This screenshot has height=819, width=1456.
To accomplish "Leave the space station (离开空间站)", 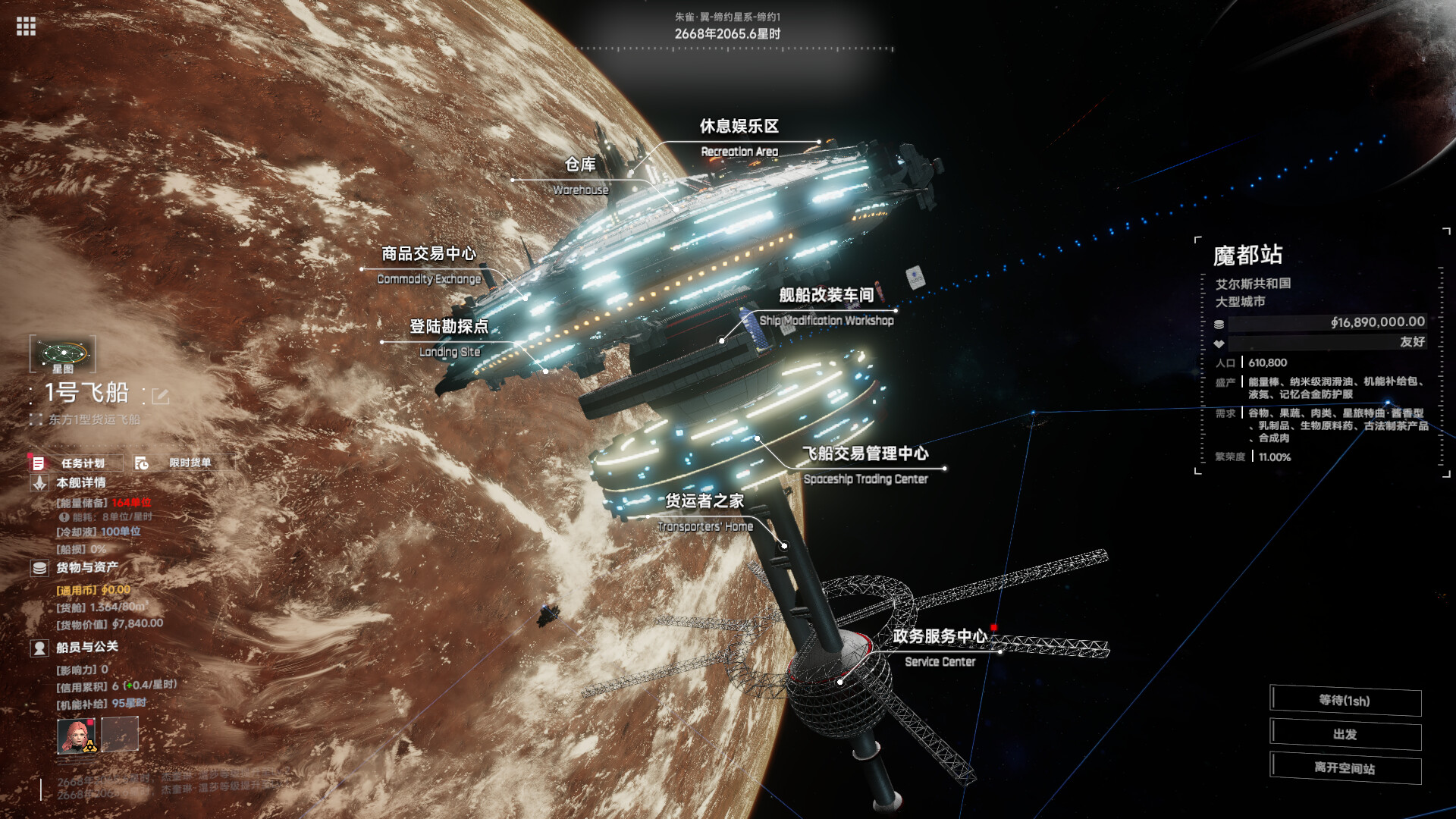I will 1345,768.
